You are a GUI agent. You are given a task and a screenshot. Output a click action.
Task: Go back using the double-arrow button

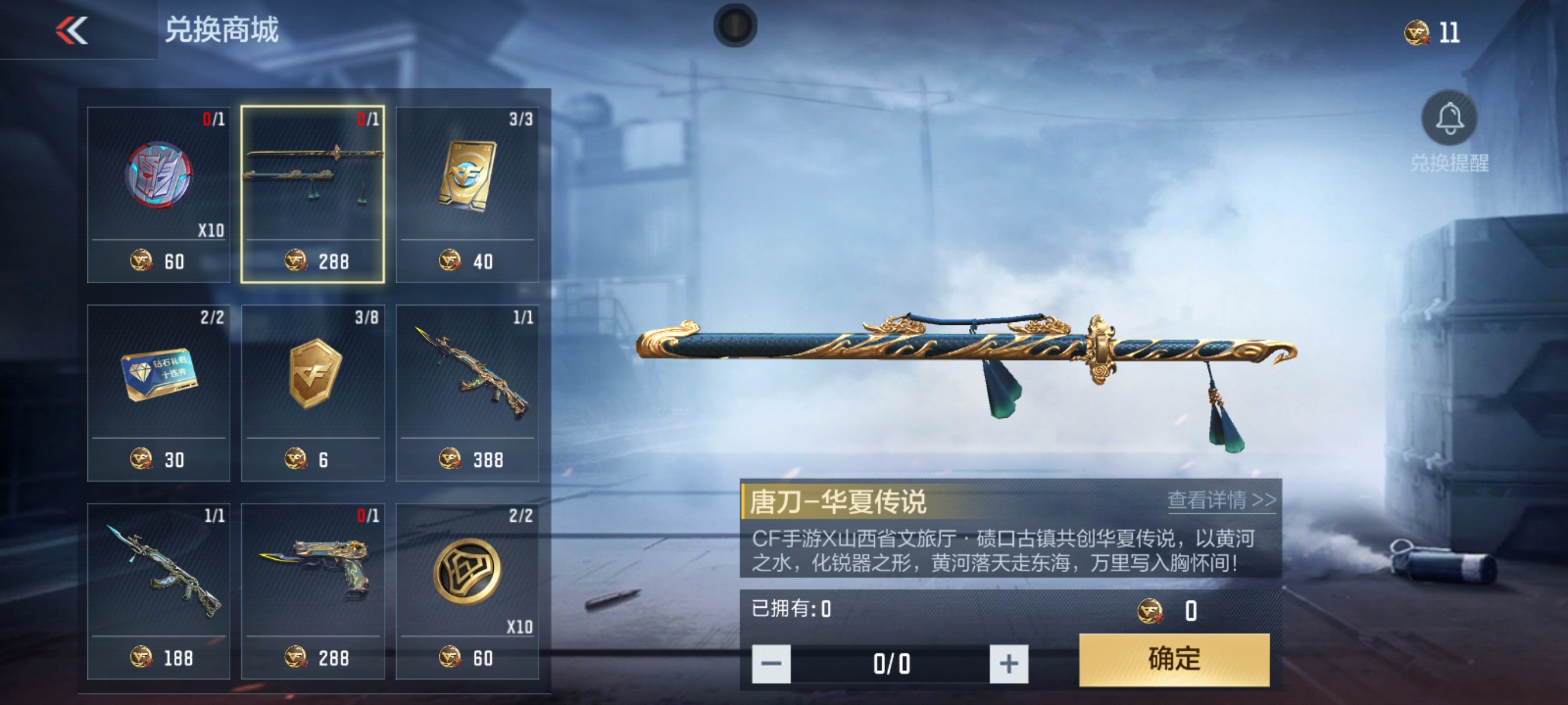tap(72, 31)
